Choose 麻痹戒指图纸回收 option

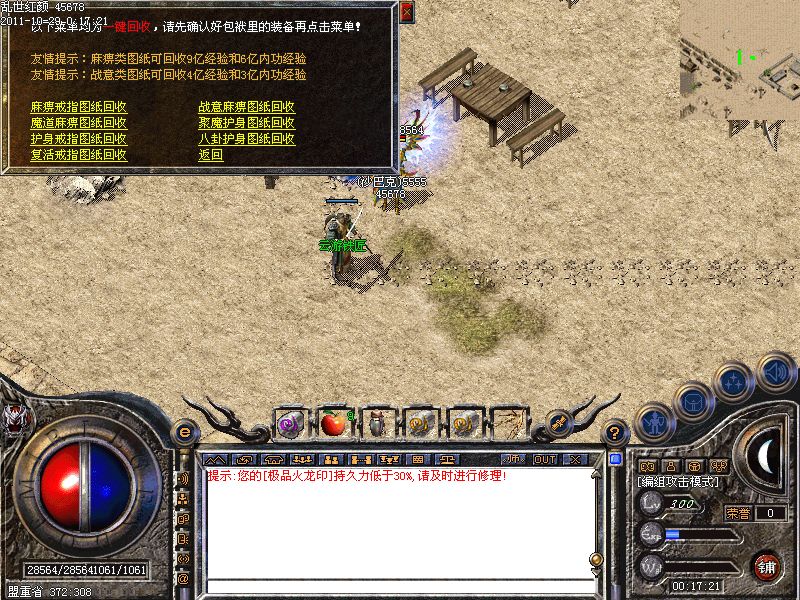coord(79,107)
